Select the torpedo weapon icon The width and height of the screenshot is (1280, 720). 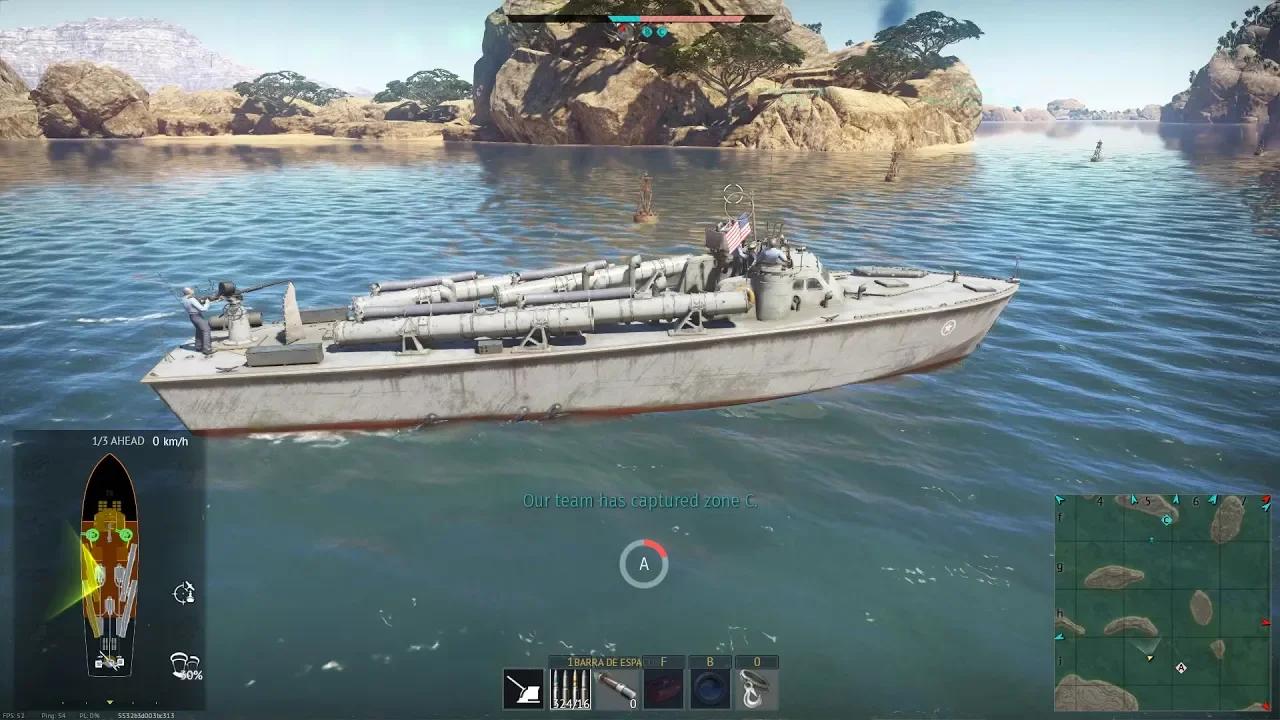point(614,688)
